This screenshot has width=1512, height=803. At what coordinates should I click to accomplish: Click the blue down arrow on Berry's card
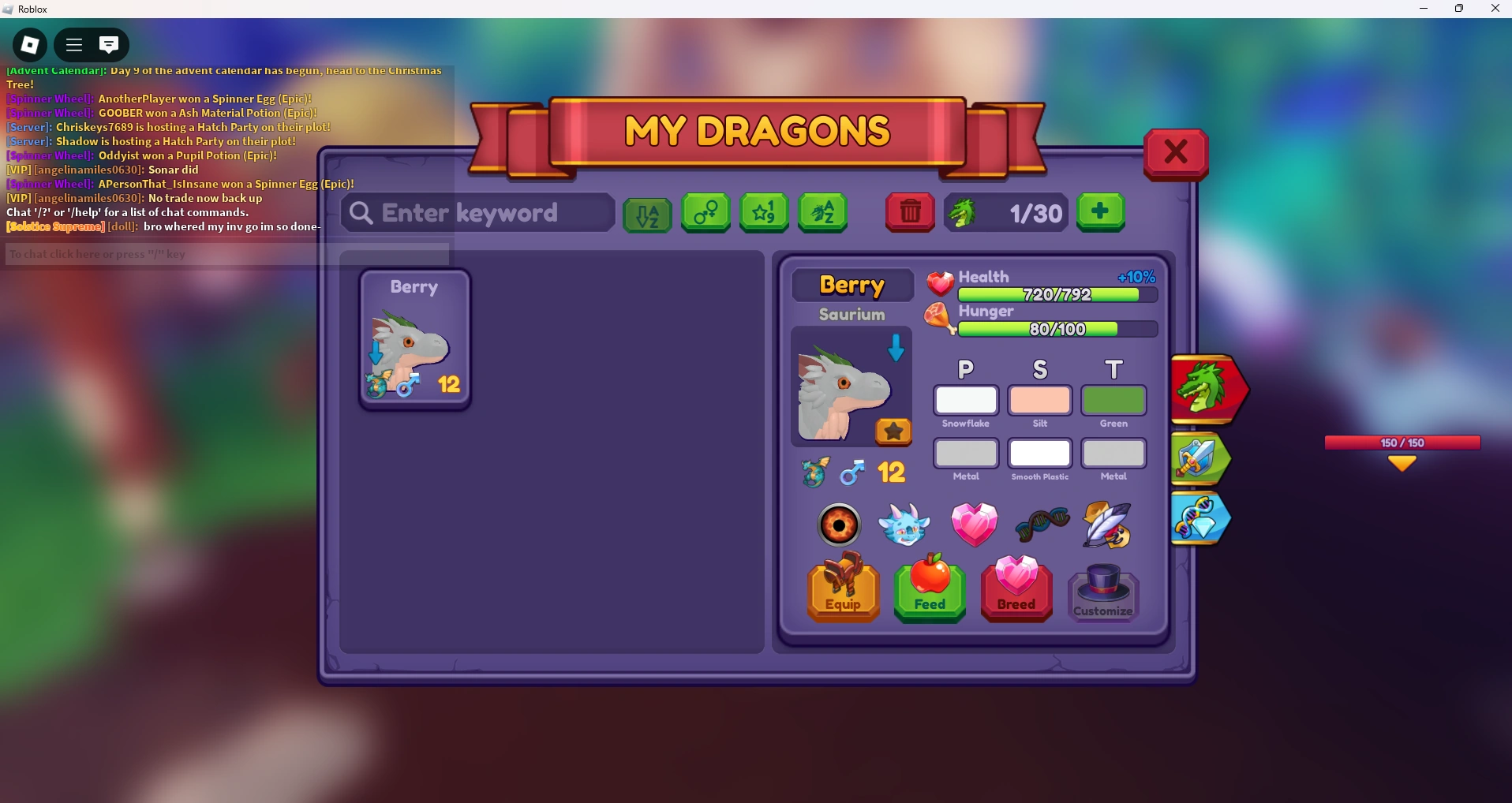[x=376, y=353]
